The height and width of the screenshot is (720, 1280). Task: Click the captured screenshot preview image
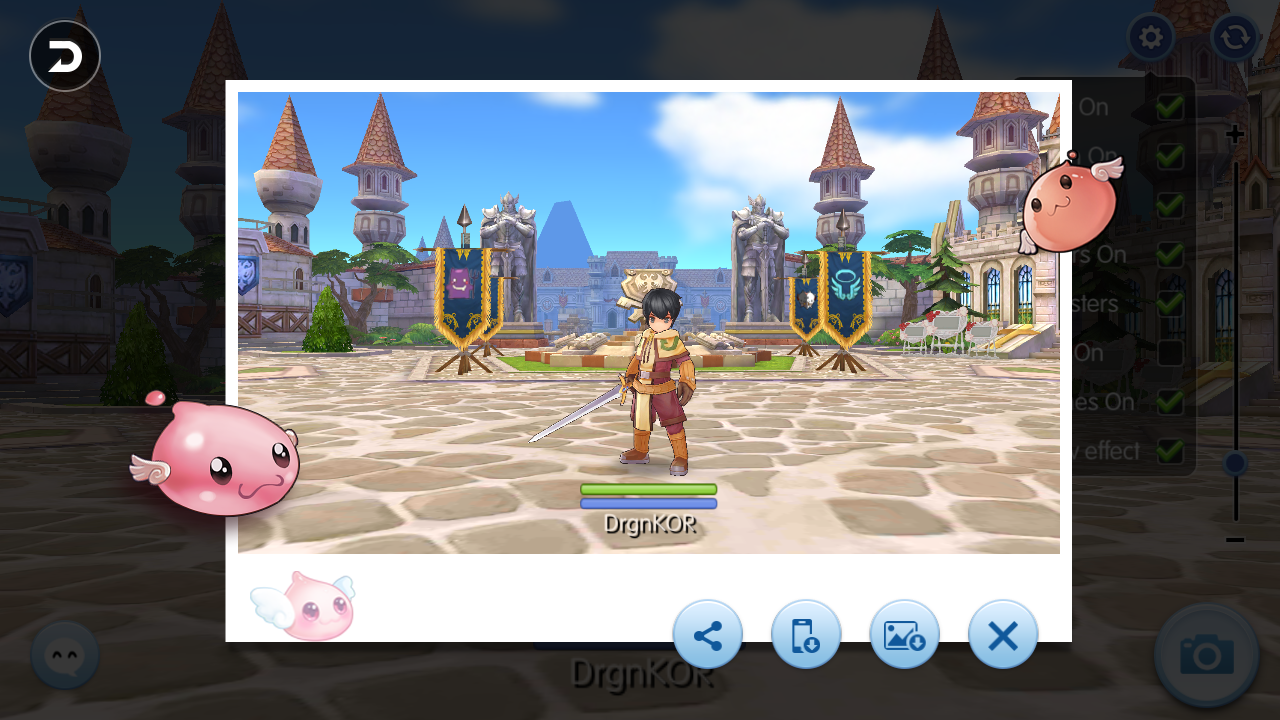pyautogui.click(x=648, y=320)
